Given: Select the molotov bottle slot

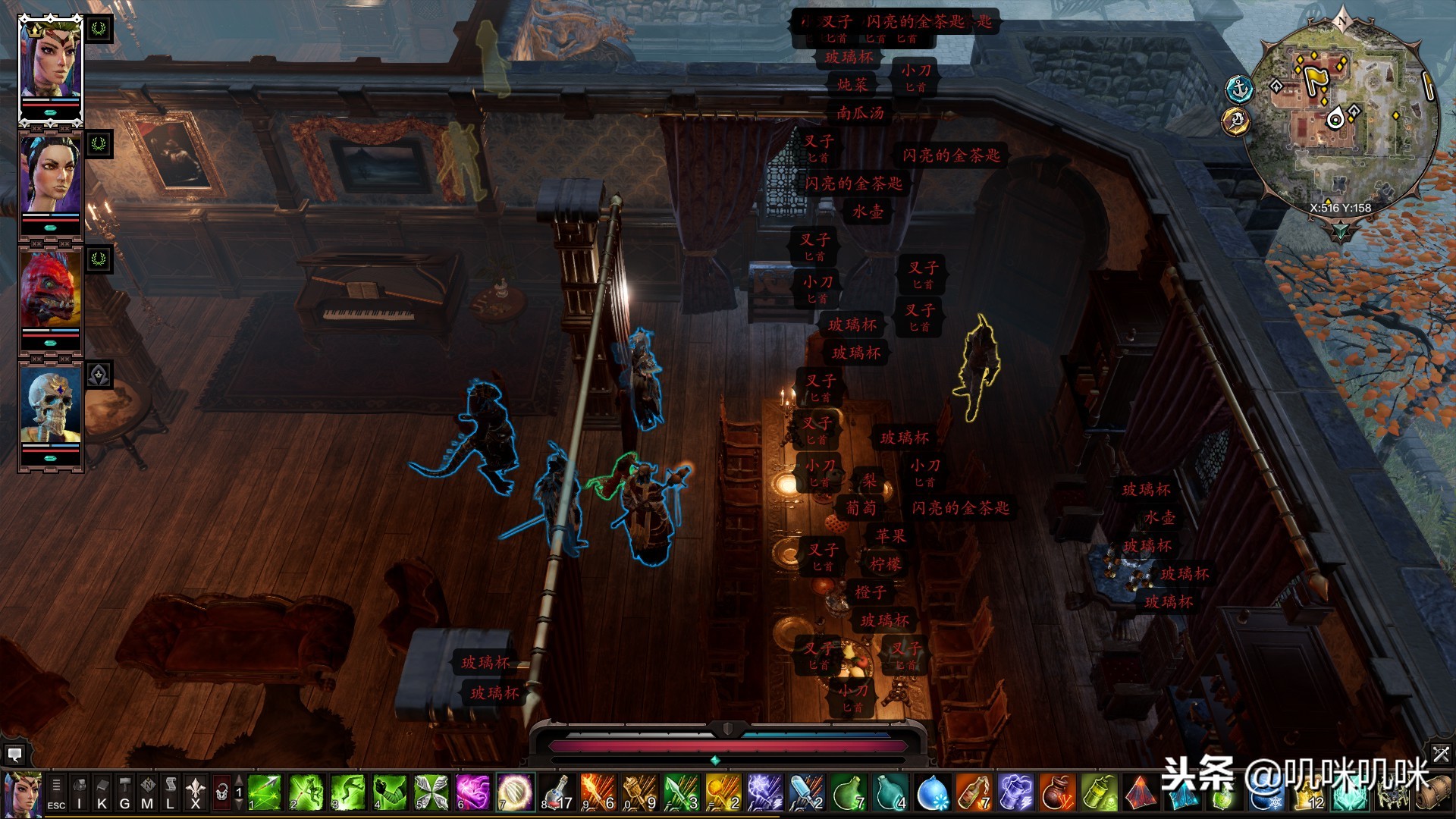Looking at the screenshot, I should [x=974, y=793].
